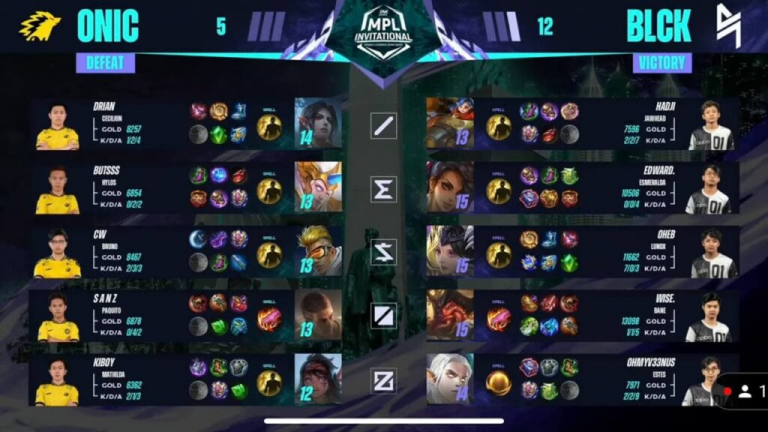Viewport: 768px width, 432px height.
Task: Choose Edward's Esmeralda hero portrait
Action: tap(449, 186)
